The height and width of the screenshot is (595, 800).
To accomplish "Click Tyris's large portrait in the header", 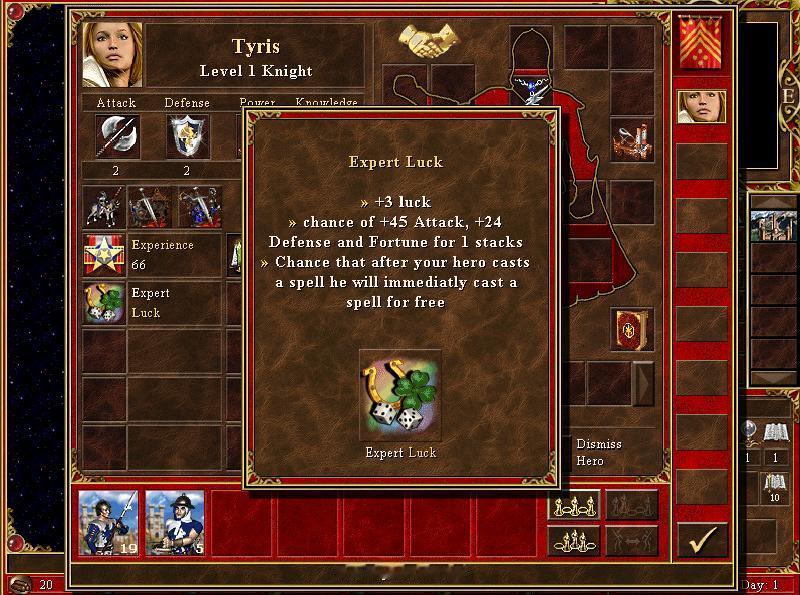I will (113, 55).
